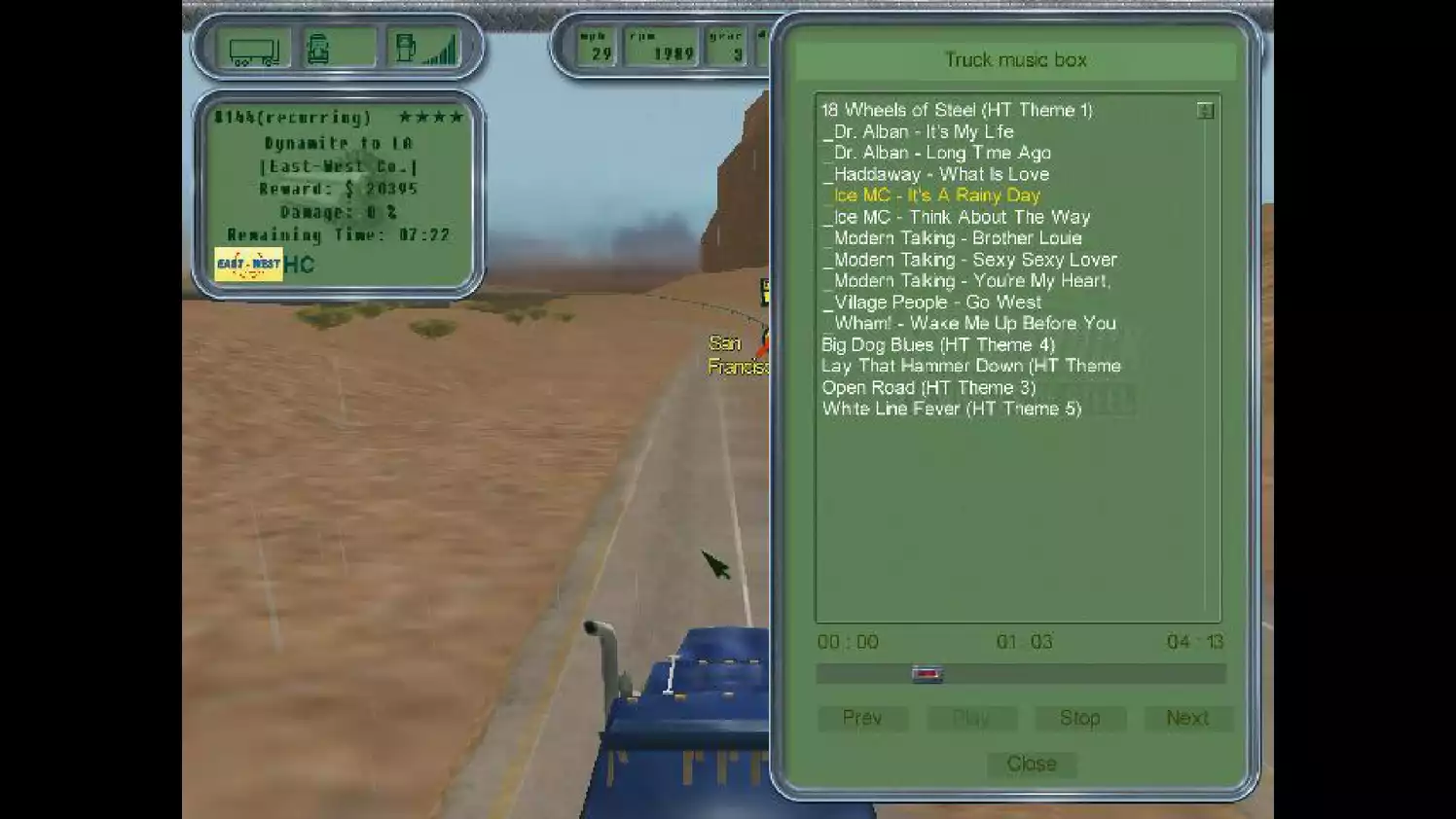
Task: Skip to Next track
Action: click(1187, 718)
